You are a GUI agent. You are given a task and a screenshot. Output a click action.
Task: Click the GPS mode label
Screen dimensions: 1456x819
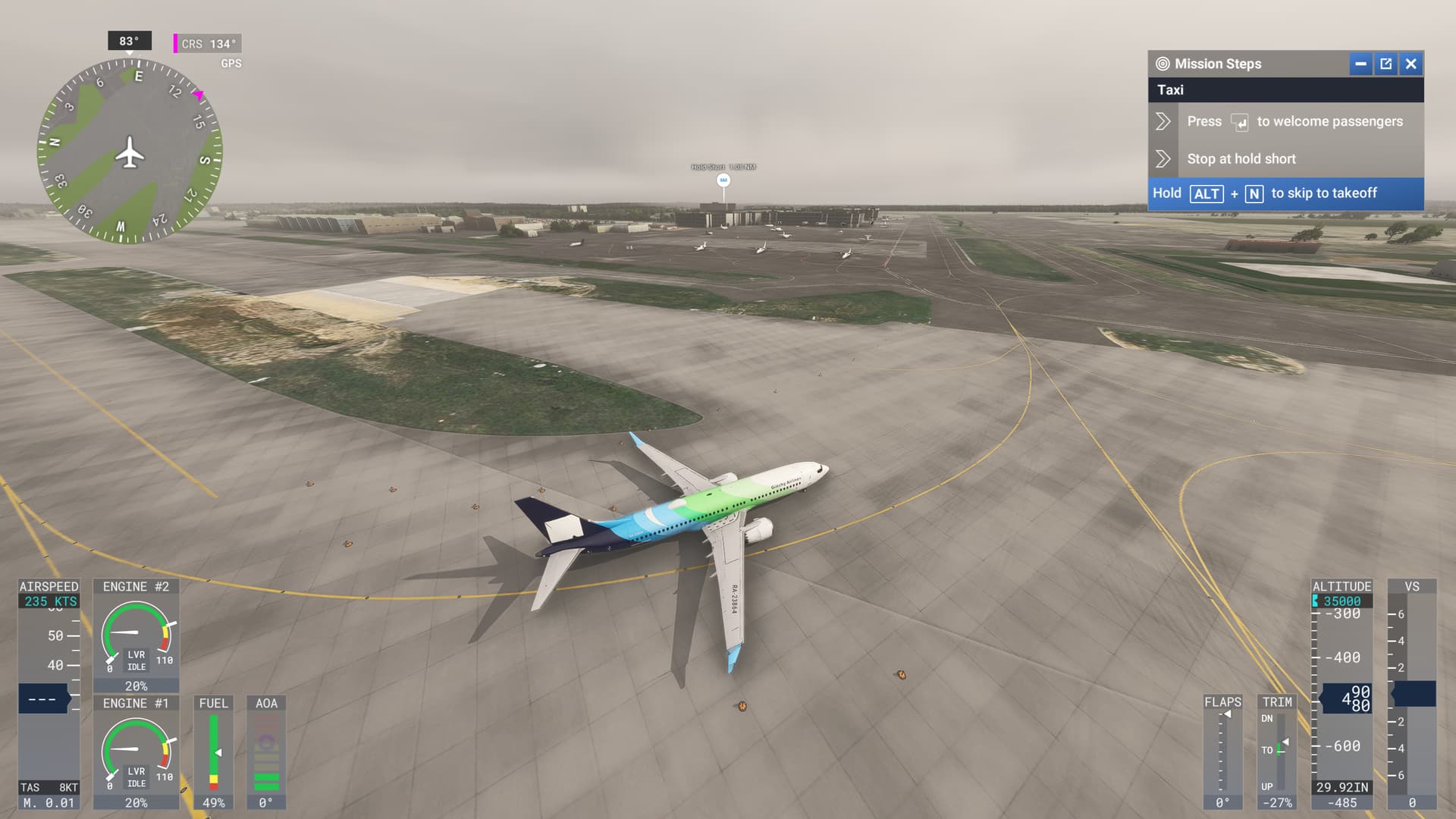point(232,63)
